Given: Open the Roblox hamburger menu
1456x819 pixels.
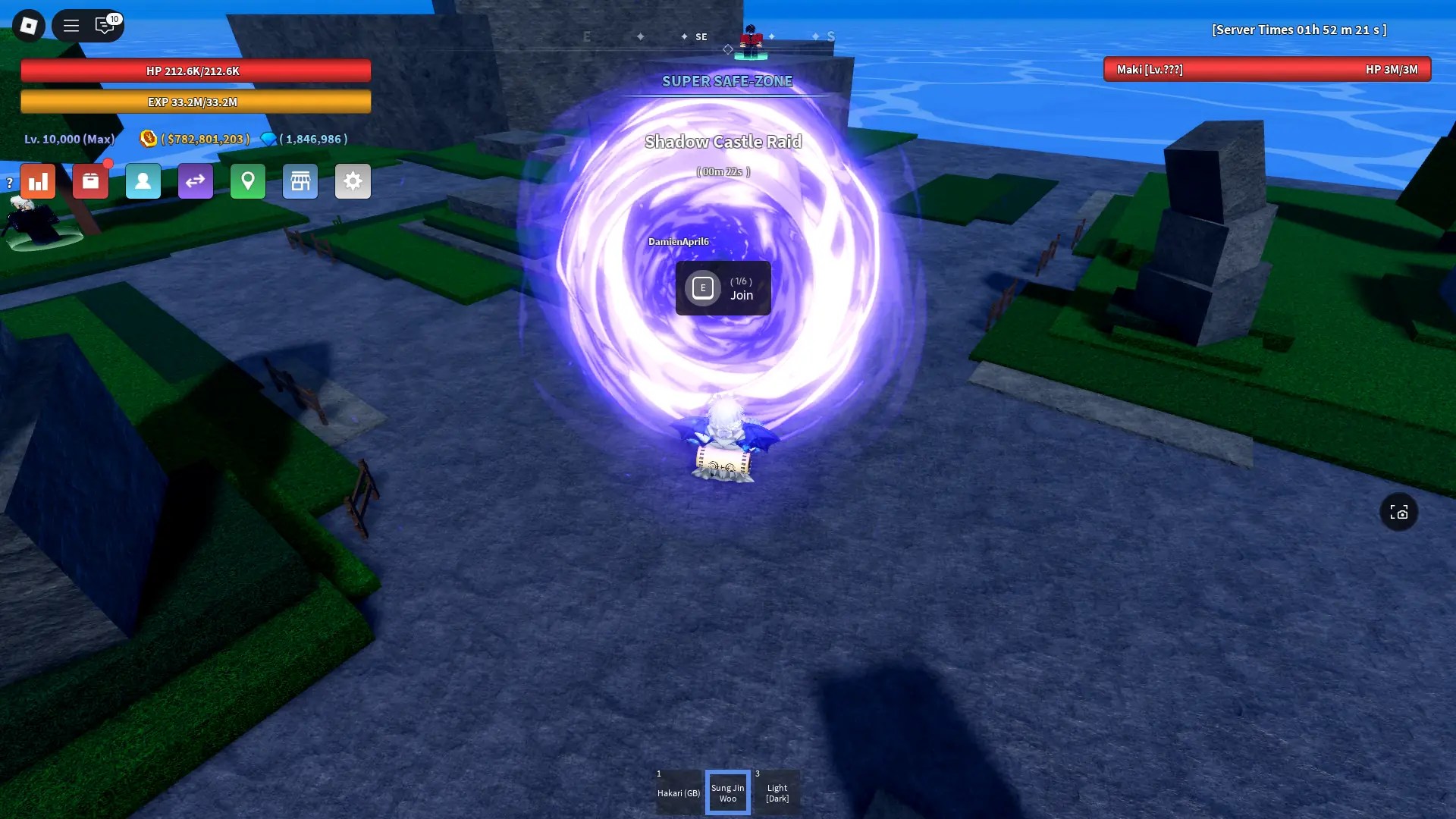Looking at the screenshot, I should pyautogui.click(x=71, y=25).
